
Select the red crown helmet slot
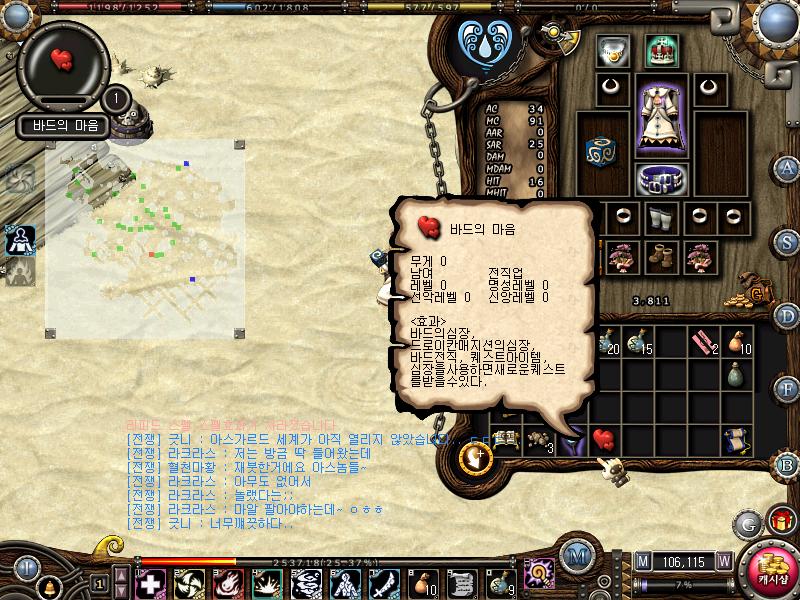click(660, 48)
